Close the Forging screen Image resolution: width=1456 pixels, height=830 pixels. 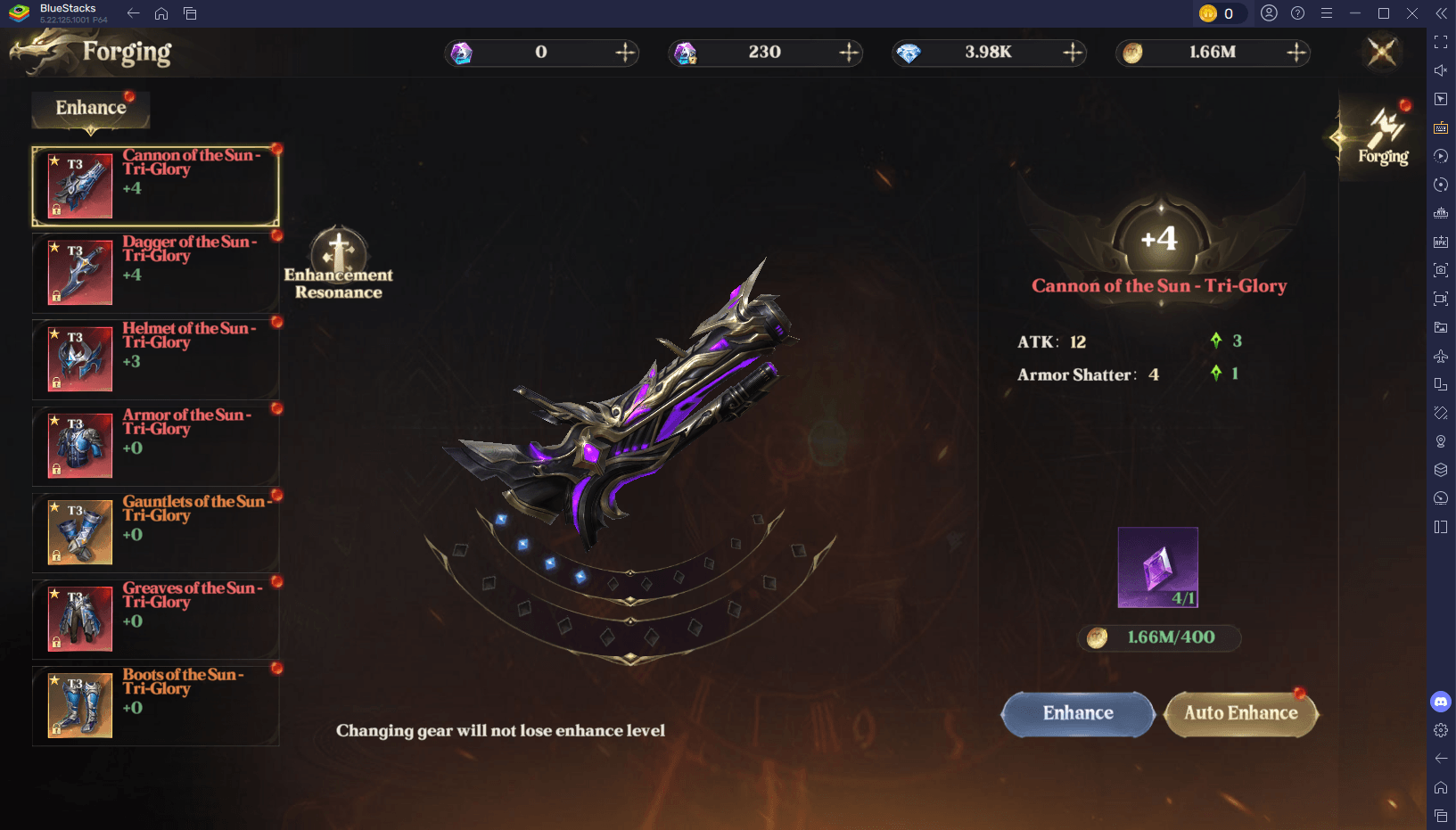[x=1382, y=52]
